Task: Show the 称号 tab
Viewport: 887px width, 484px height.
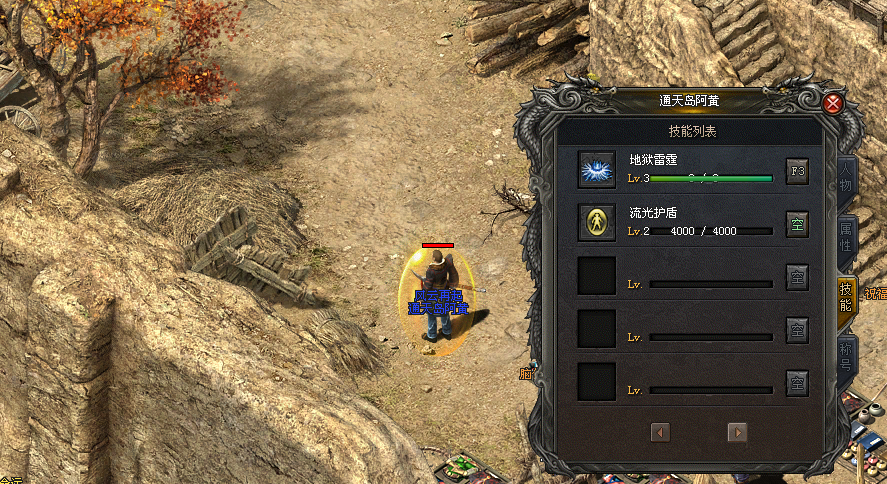Action: click(846, 356)
